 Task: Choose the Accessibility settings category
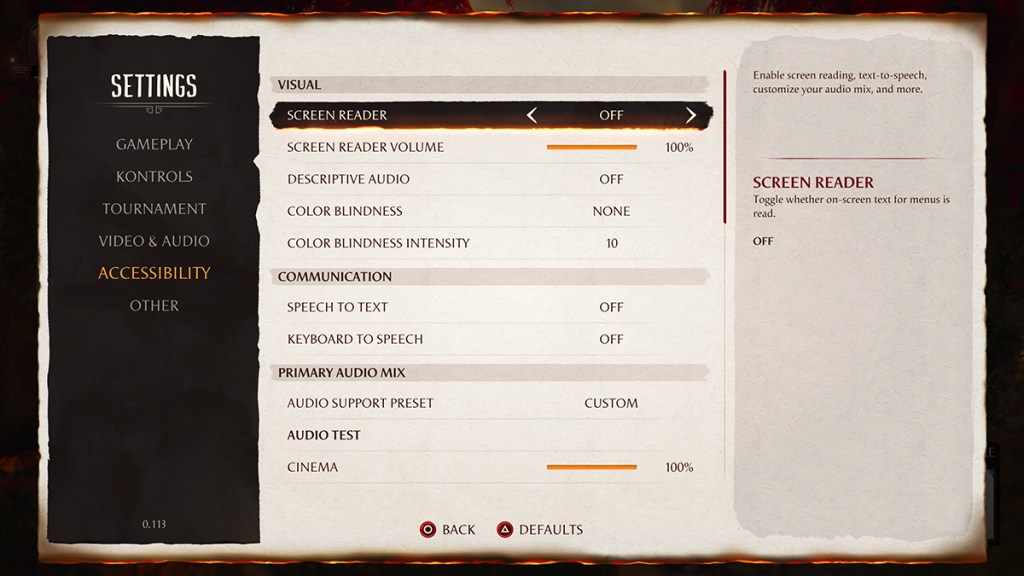[x=154, y=273]
